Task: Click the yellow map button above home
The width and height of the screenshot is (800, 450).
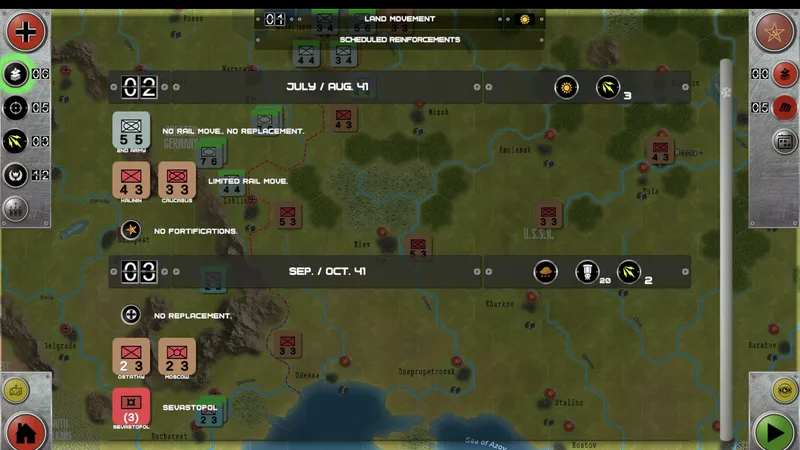Action: coord(17,391)
